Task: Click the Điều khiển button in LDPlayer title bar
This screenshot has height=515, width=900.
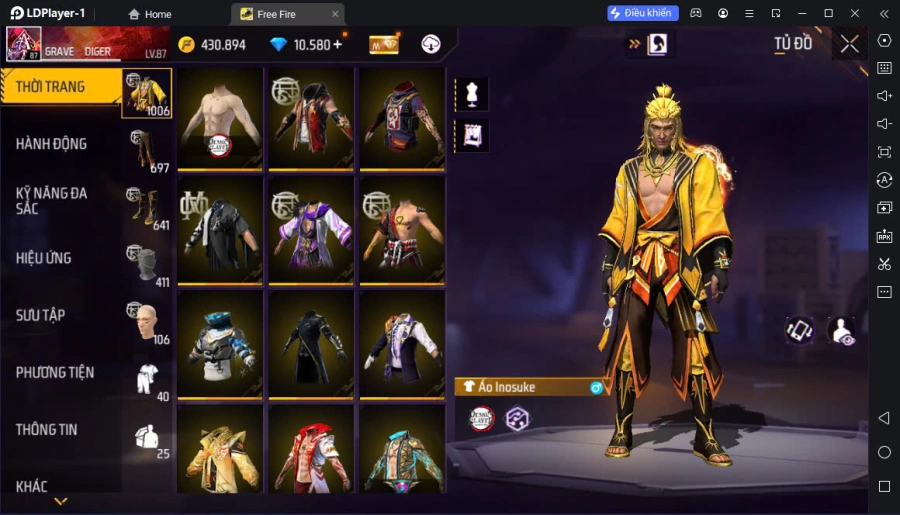Action: pyautogui.click(x=643, y=13)
